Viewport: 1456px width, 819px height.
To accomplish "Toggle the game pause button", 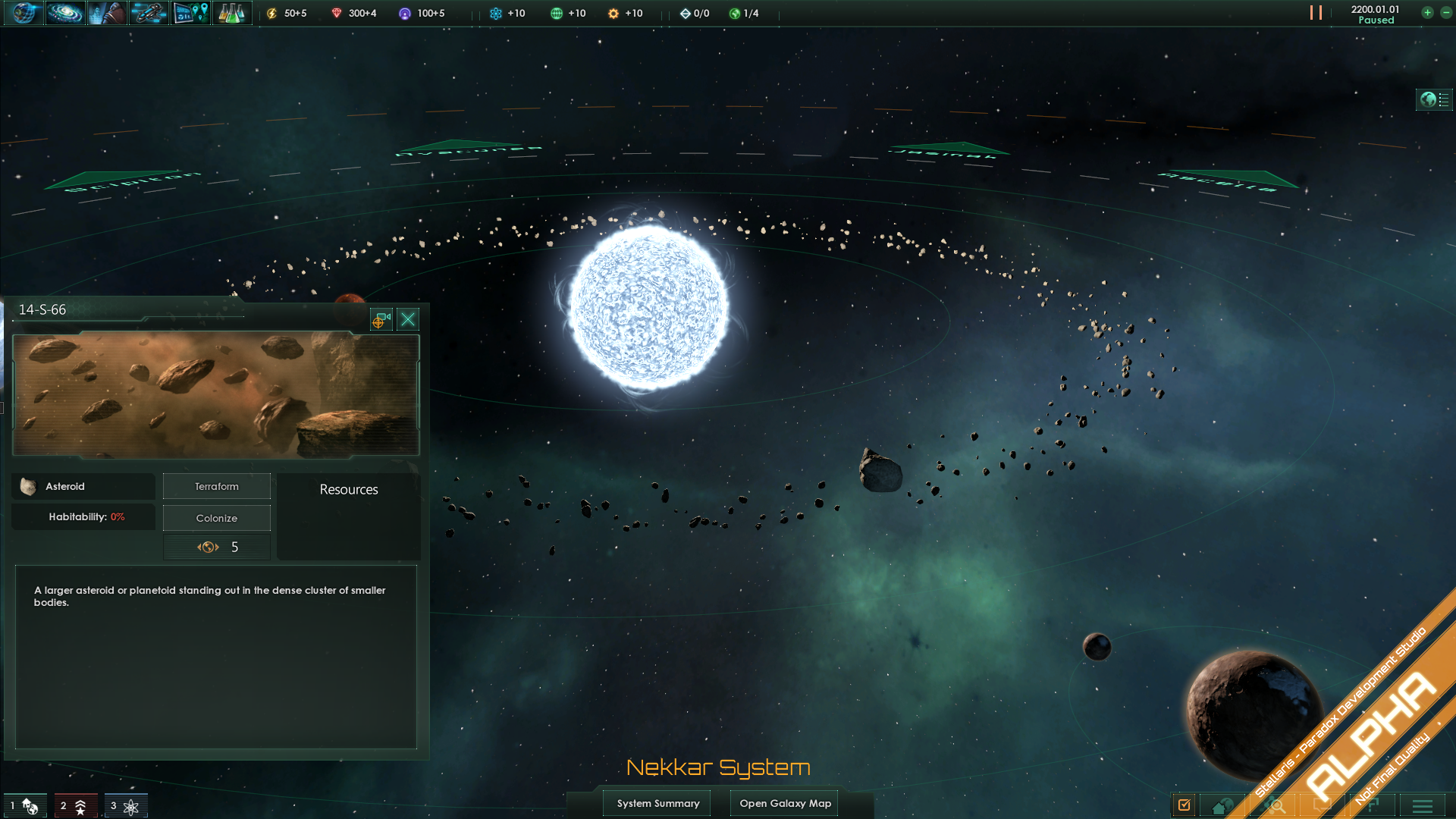I will coord(1316,13).
